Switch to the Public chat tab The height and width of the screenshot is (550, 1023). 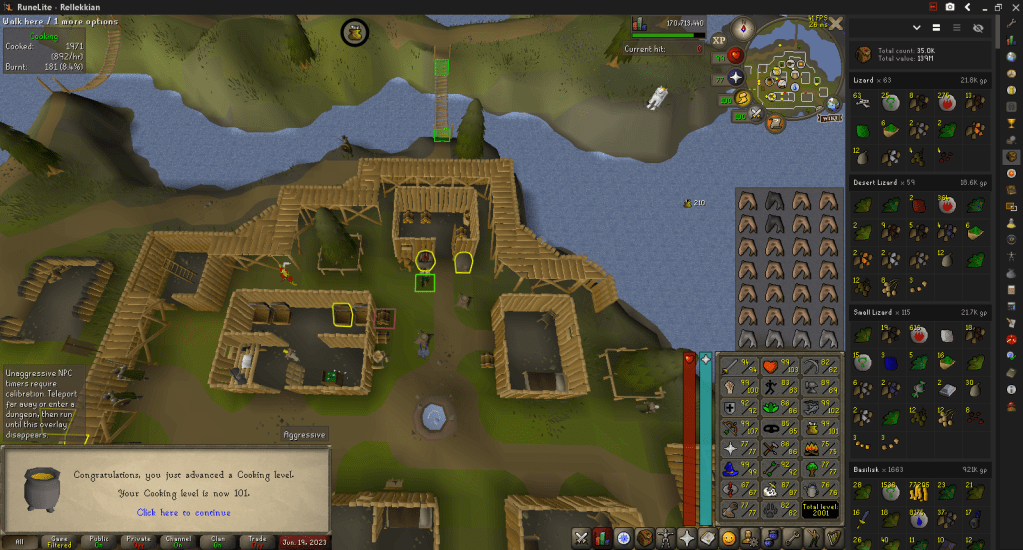98,540
